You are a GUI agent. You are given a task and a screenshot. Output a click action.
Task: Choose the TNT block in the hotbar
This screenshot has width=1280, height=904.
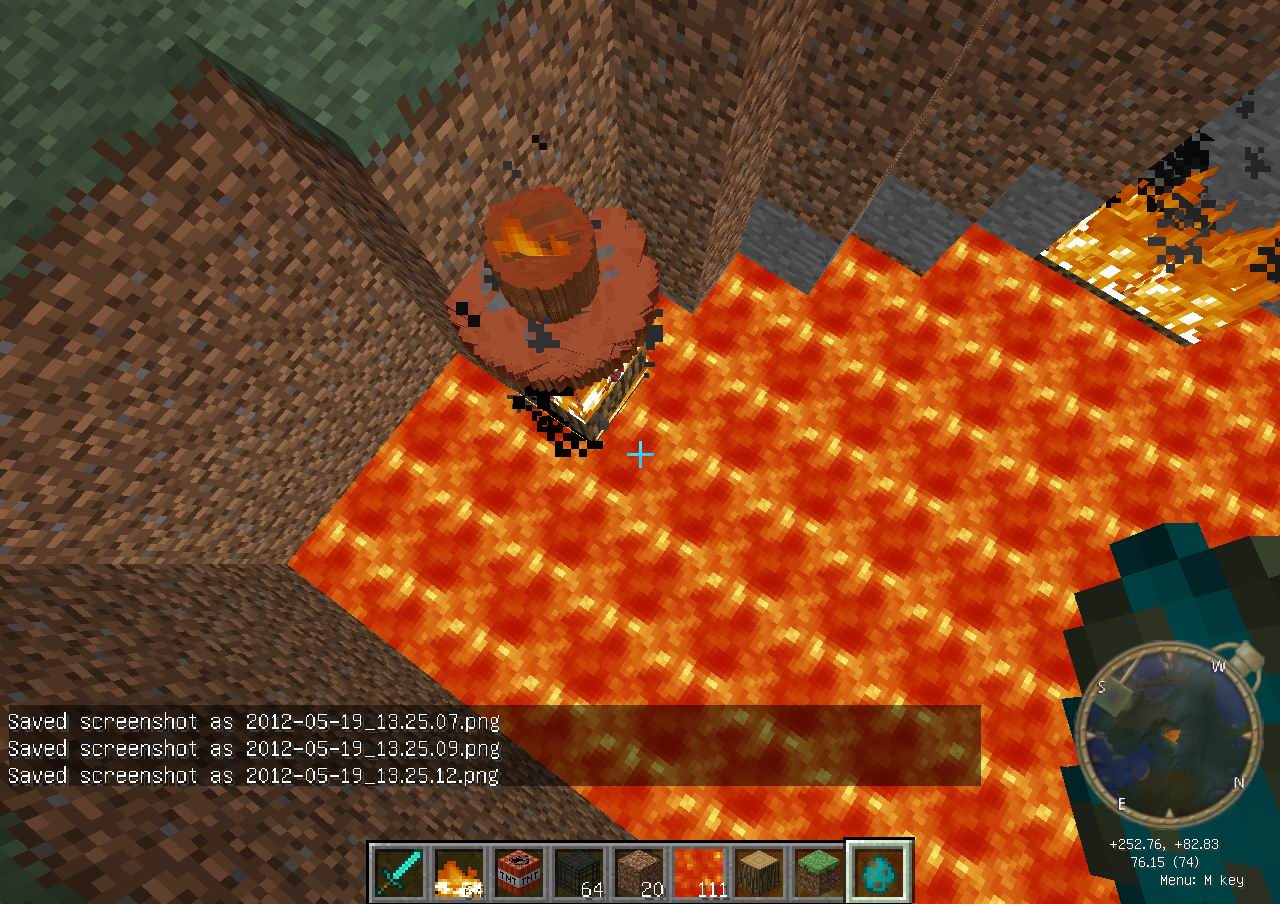[x=519, y=872]
